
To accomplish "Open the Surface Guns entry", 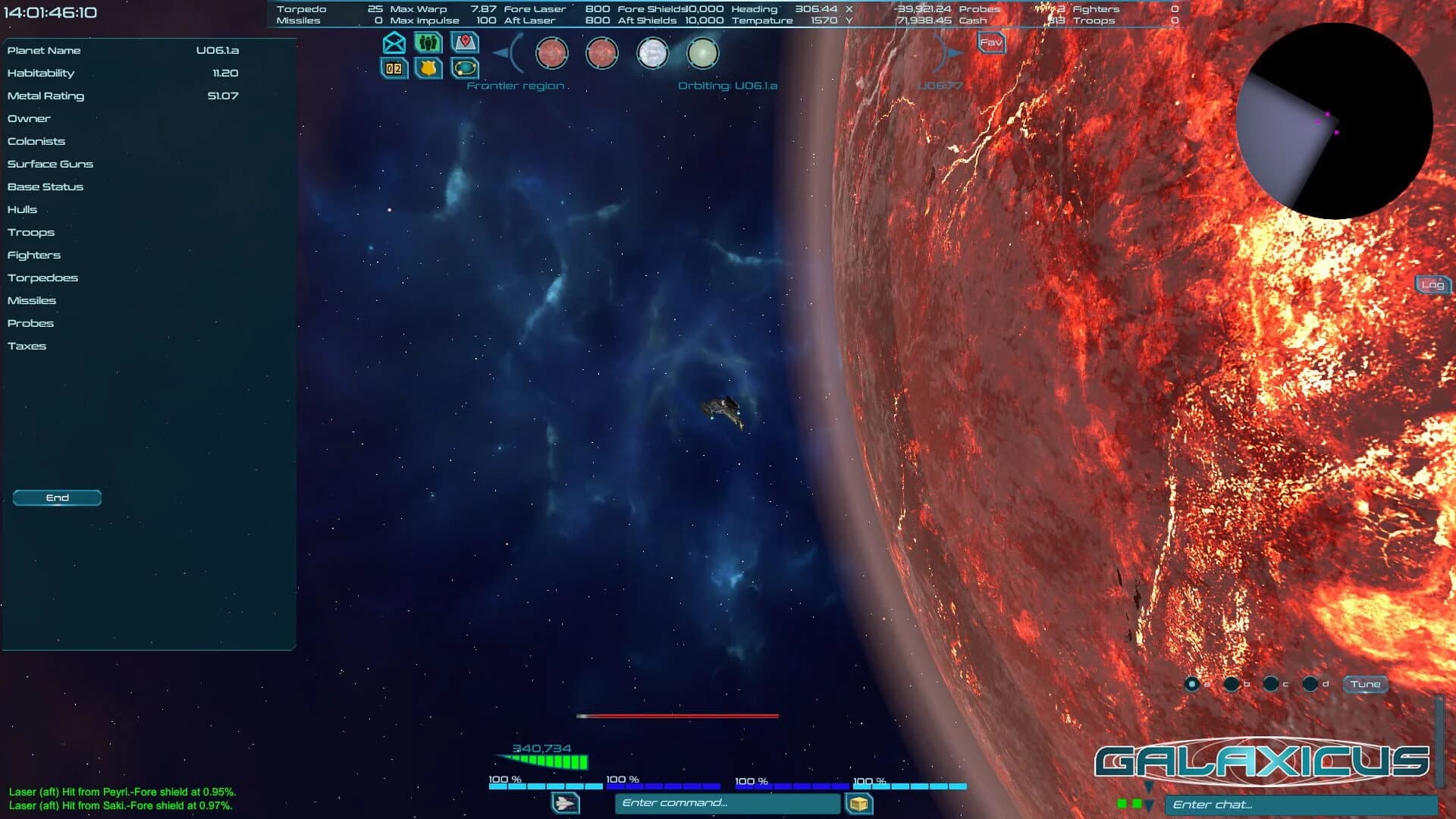I will 50,164.
